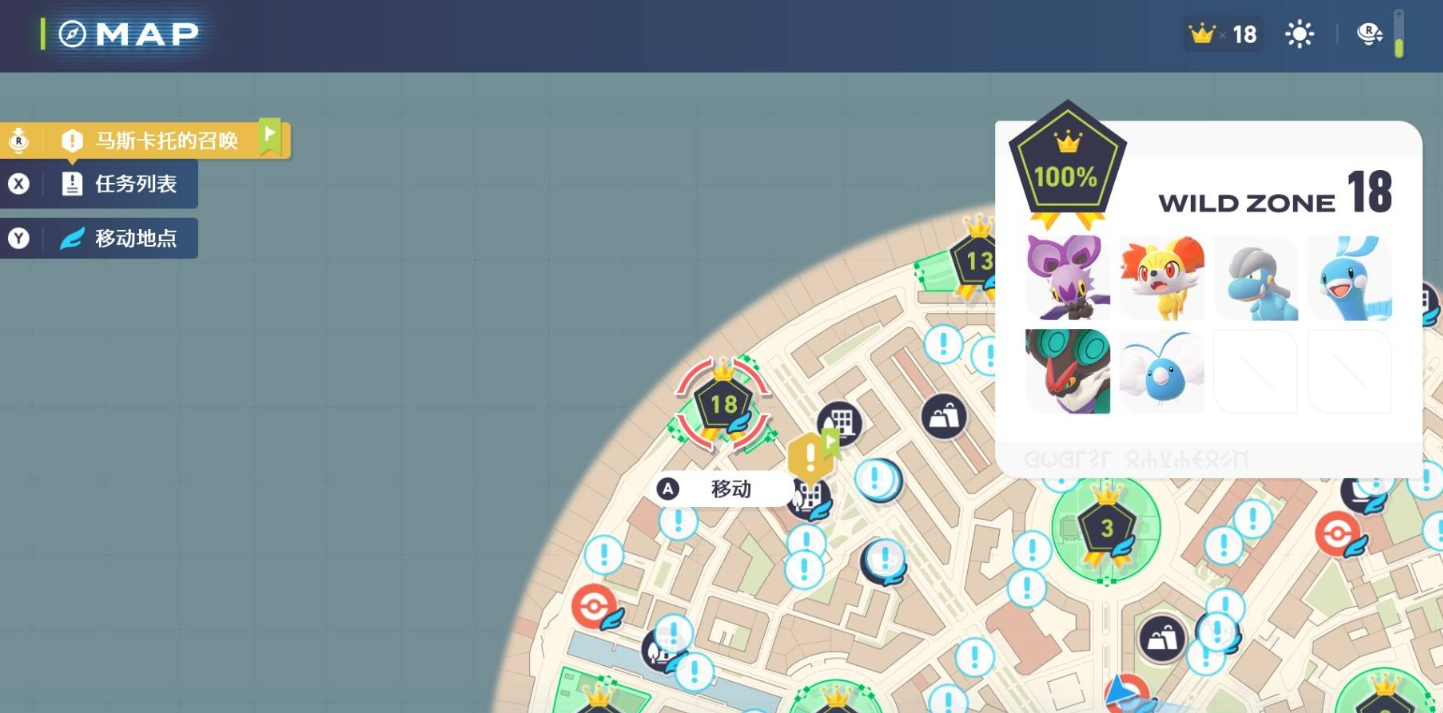Screen dimensions: 1443x713
Task: Click the gold quest flag map marker
Action: [x=808, y=457]
